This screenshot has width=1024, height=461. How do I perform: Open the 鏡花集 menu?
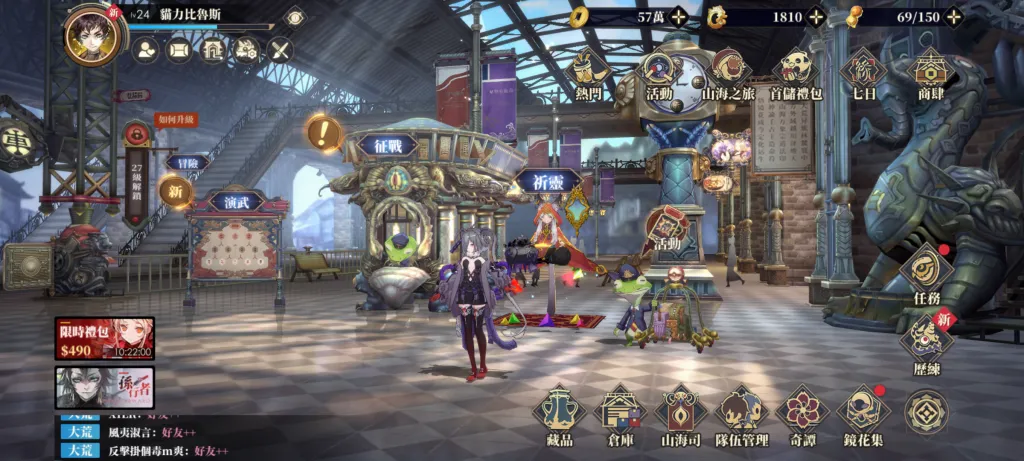pos(864,413)
